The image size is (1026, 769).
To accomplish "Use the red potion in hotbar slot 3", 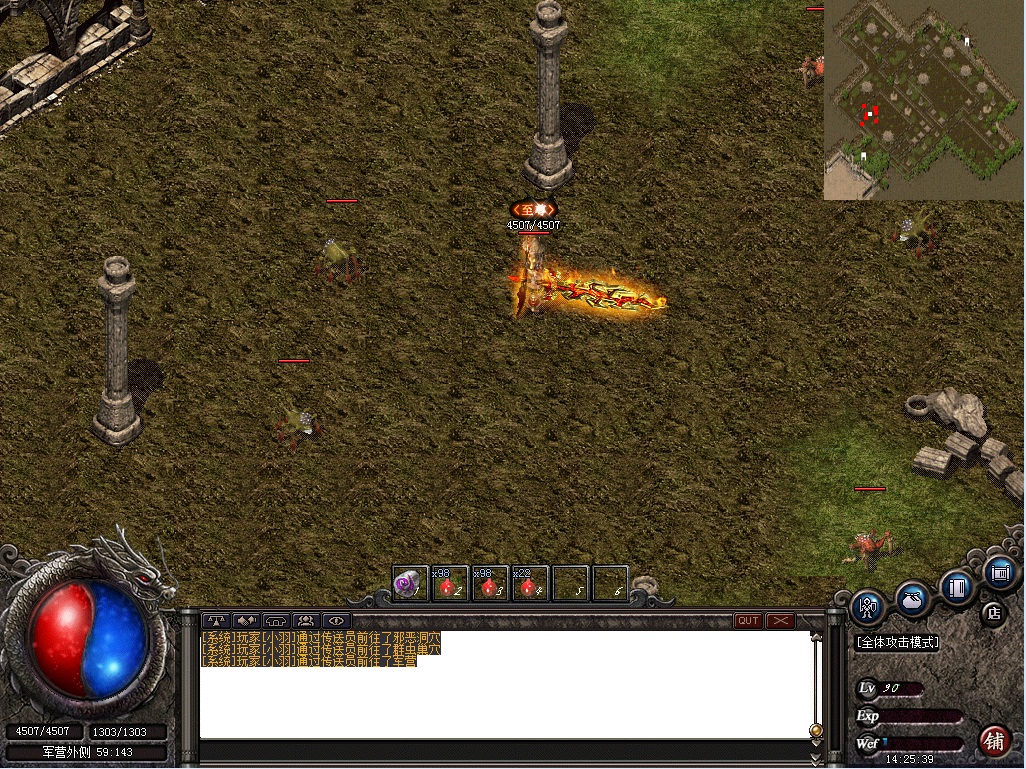I will coord(490,584).
